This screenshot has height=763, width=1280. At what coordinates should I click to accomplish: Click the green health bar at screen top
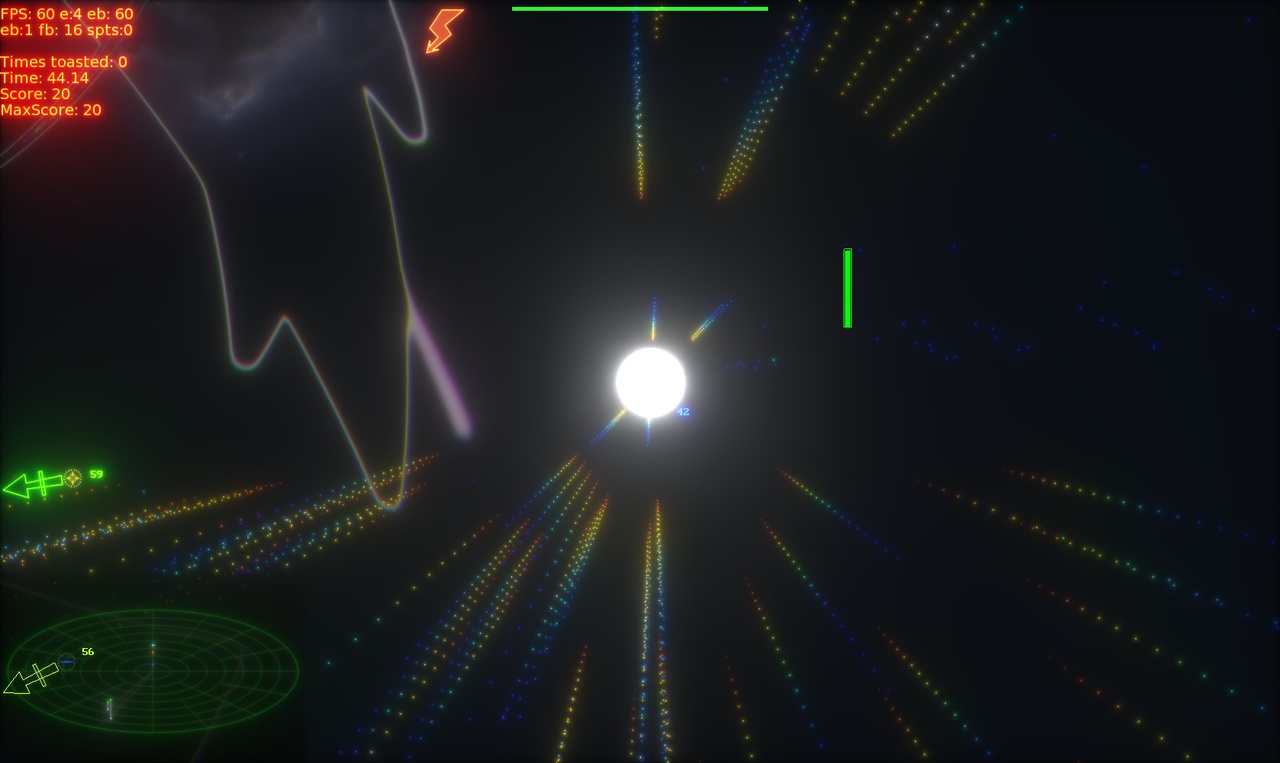(639, 8)
